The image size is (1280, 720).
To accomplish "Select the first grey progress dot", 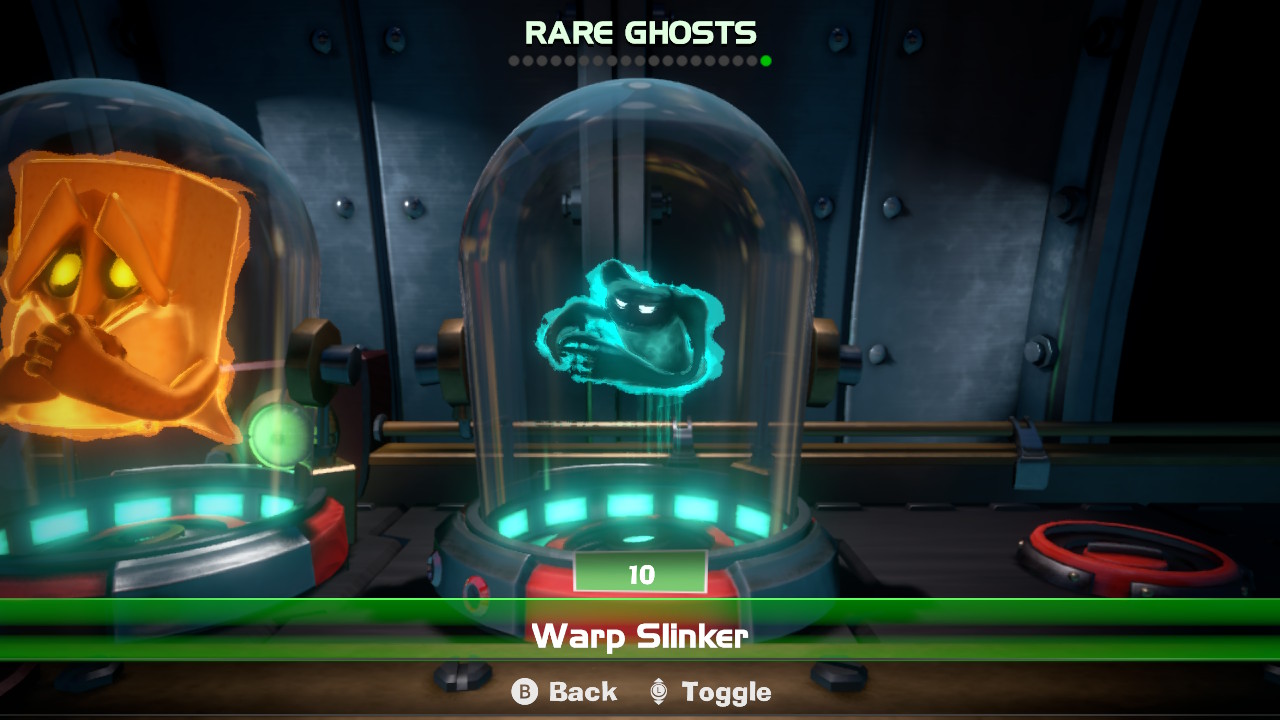I will (512, 59).
